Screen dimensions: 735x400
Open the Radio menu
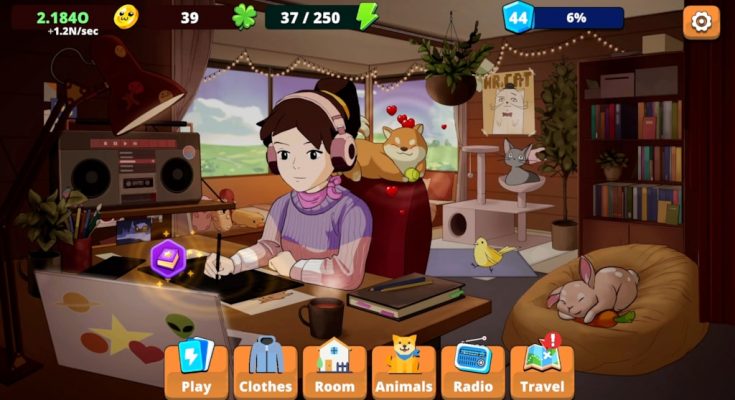473,370
